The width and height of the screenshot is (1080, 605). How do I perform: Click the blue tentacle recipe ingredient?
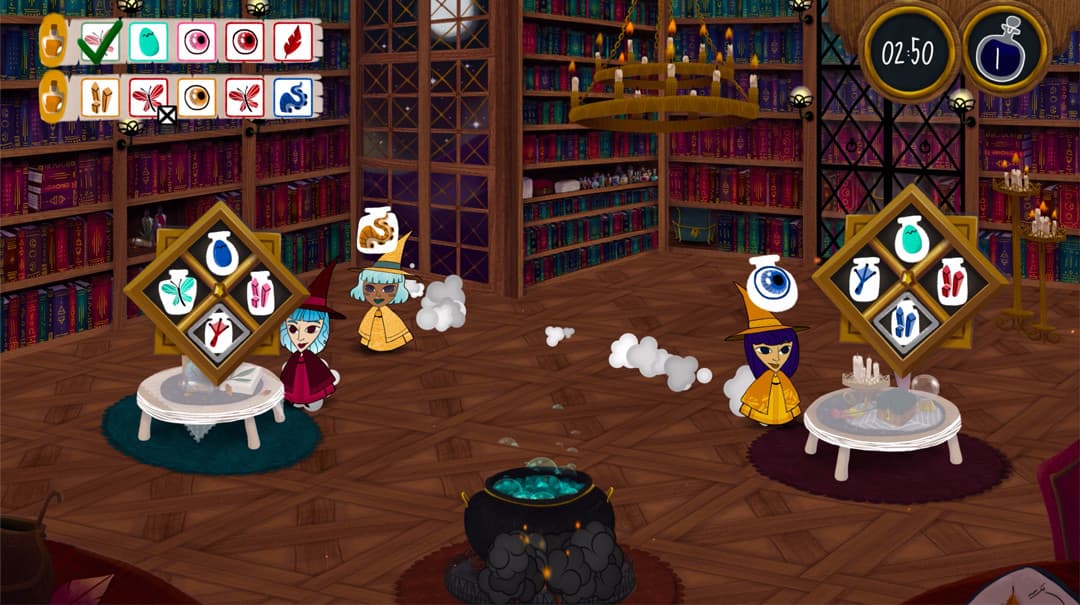293,97
